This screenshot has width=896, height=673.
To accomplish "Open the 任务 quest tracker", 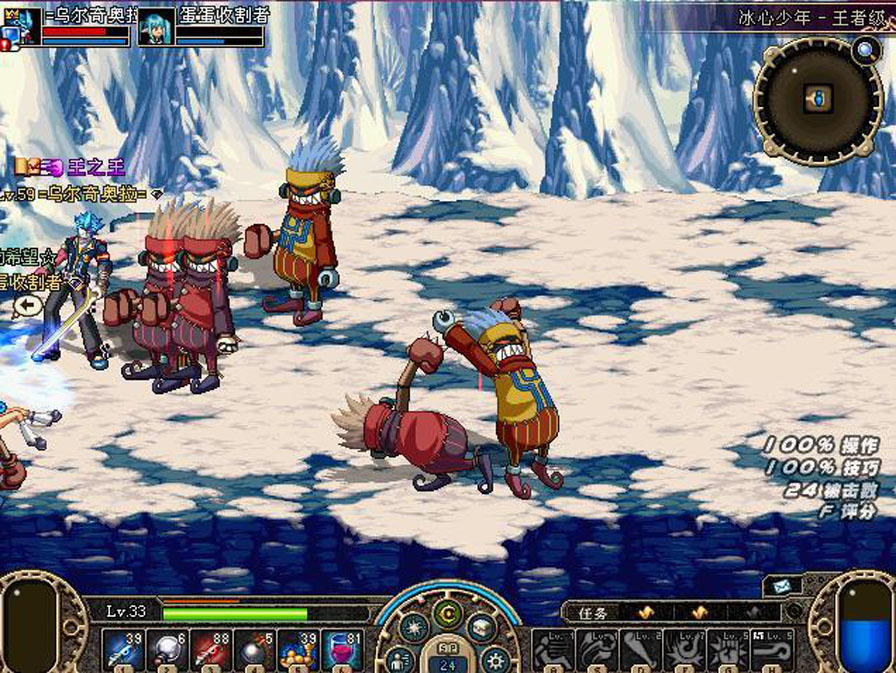I will (594, 612).
